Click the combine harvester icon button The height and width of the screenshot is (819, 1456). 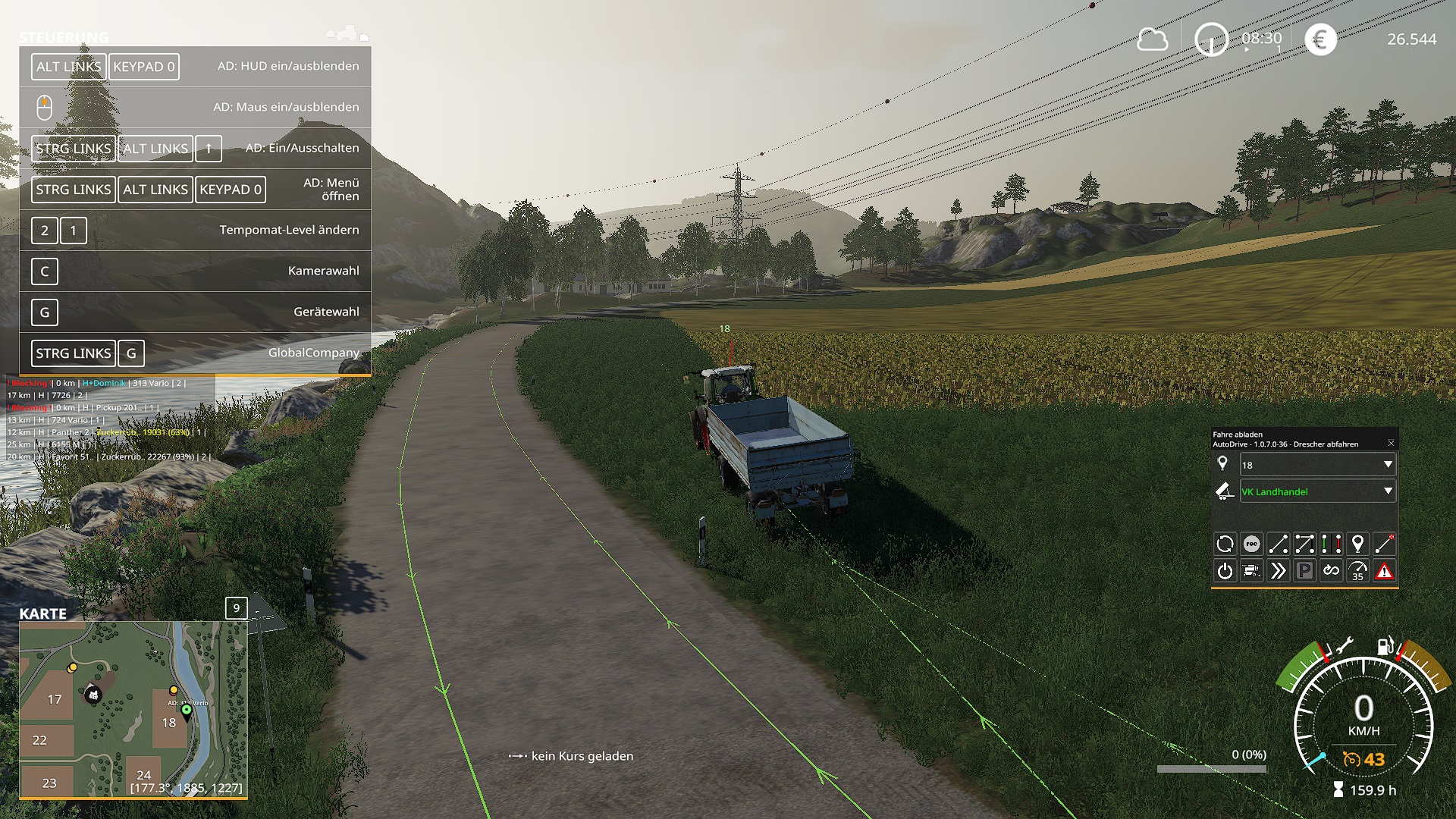click(1252, 571)
